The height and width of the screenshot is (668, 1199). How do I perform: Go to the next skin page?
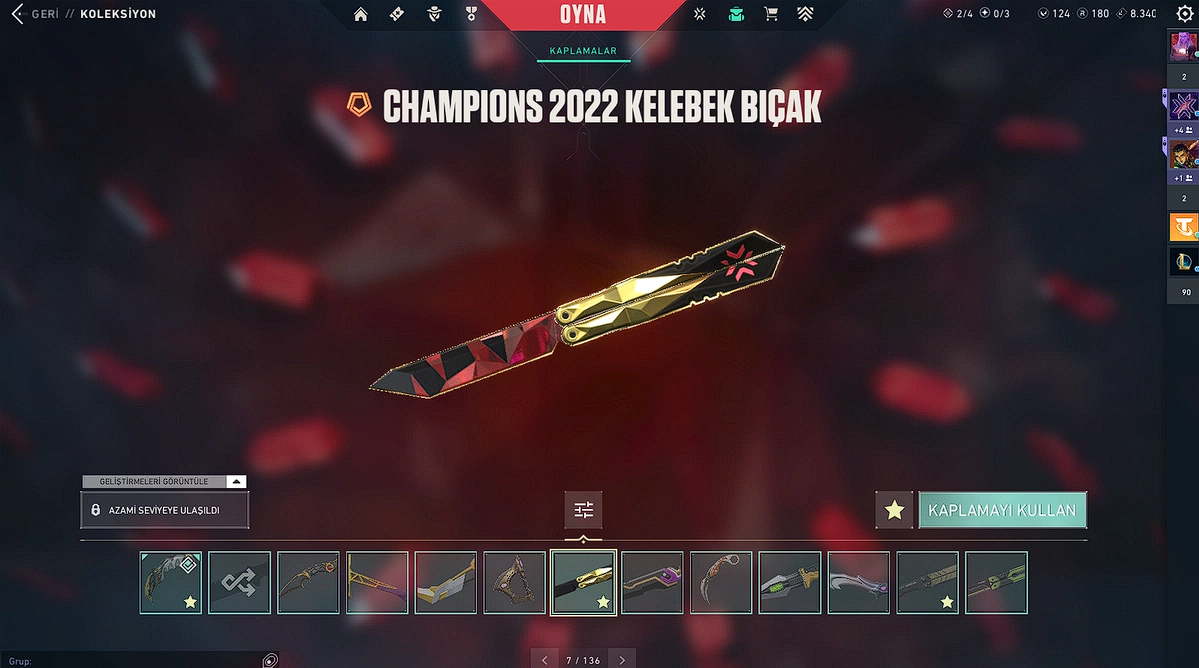pyautogui.click(x=622, y=660)
